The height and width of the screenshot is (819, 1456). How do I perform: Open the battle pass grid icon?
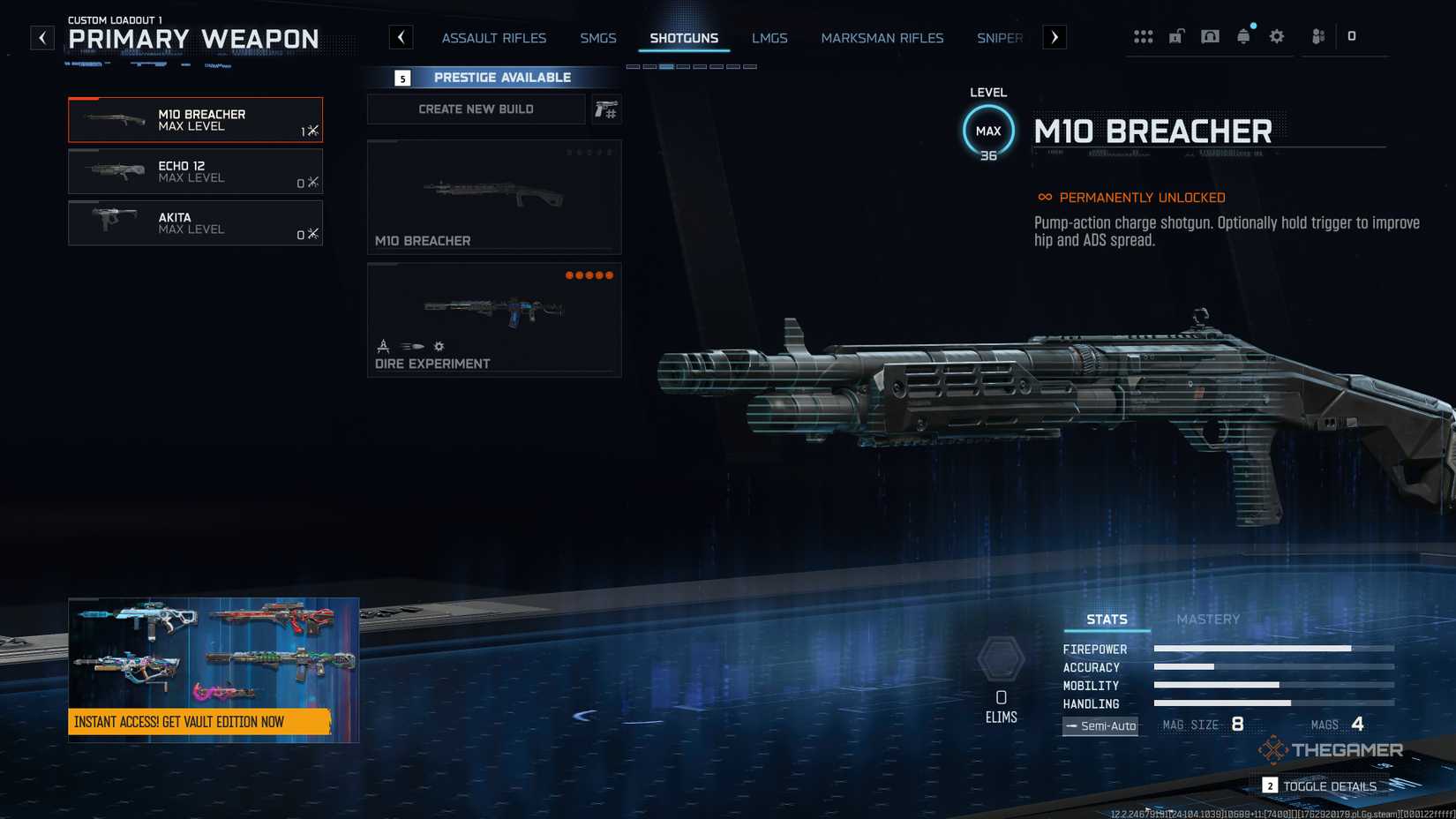1144,36
